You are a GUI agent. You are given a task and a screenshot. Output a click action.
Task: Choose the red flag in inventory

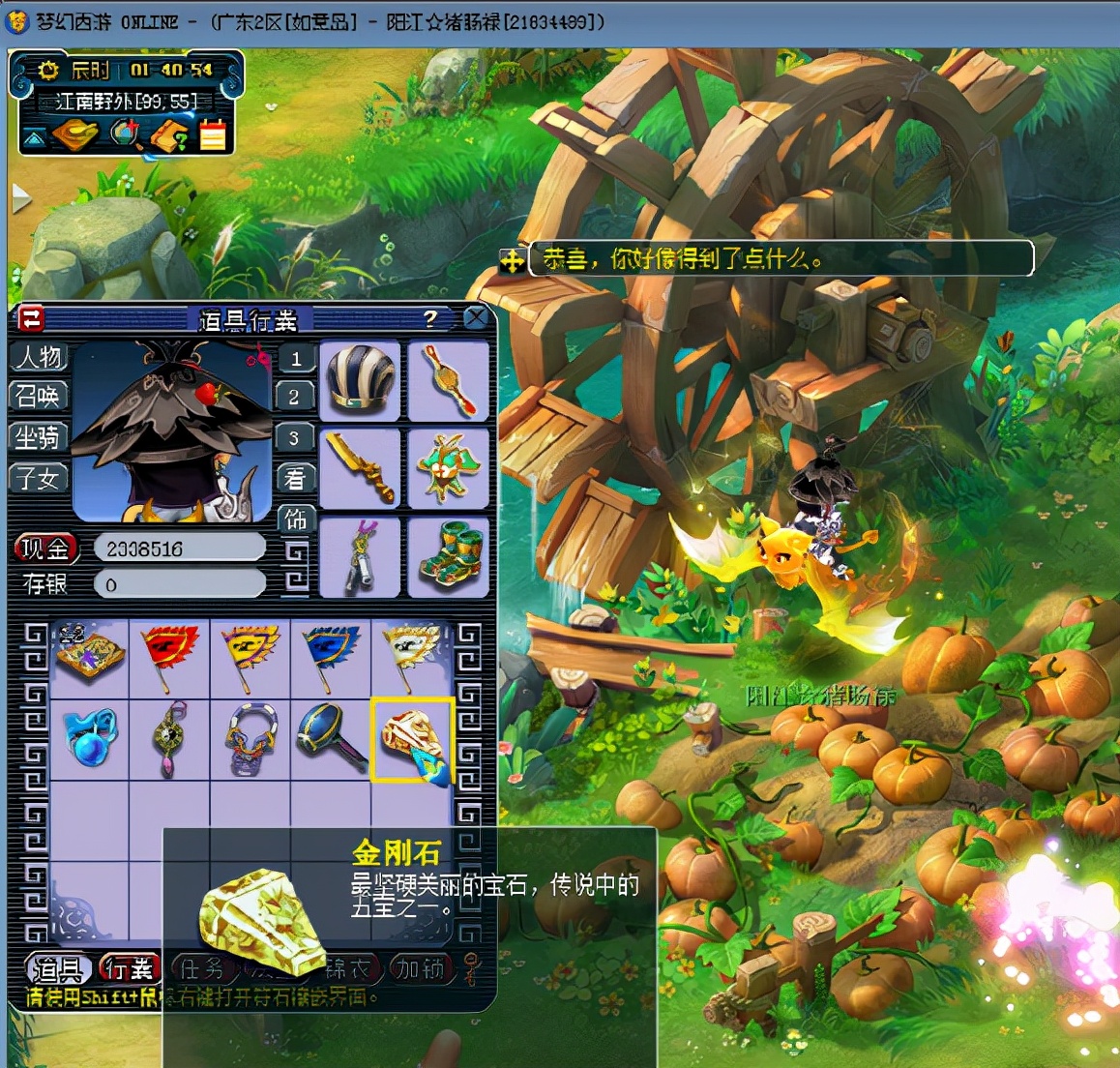pos(169,657)
